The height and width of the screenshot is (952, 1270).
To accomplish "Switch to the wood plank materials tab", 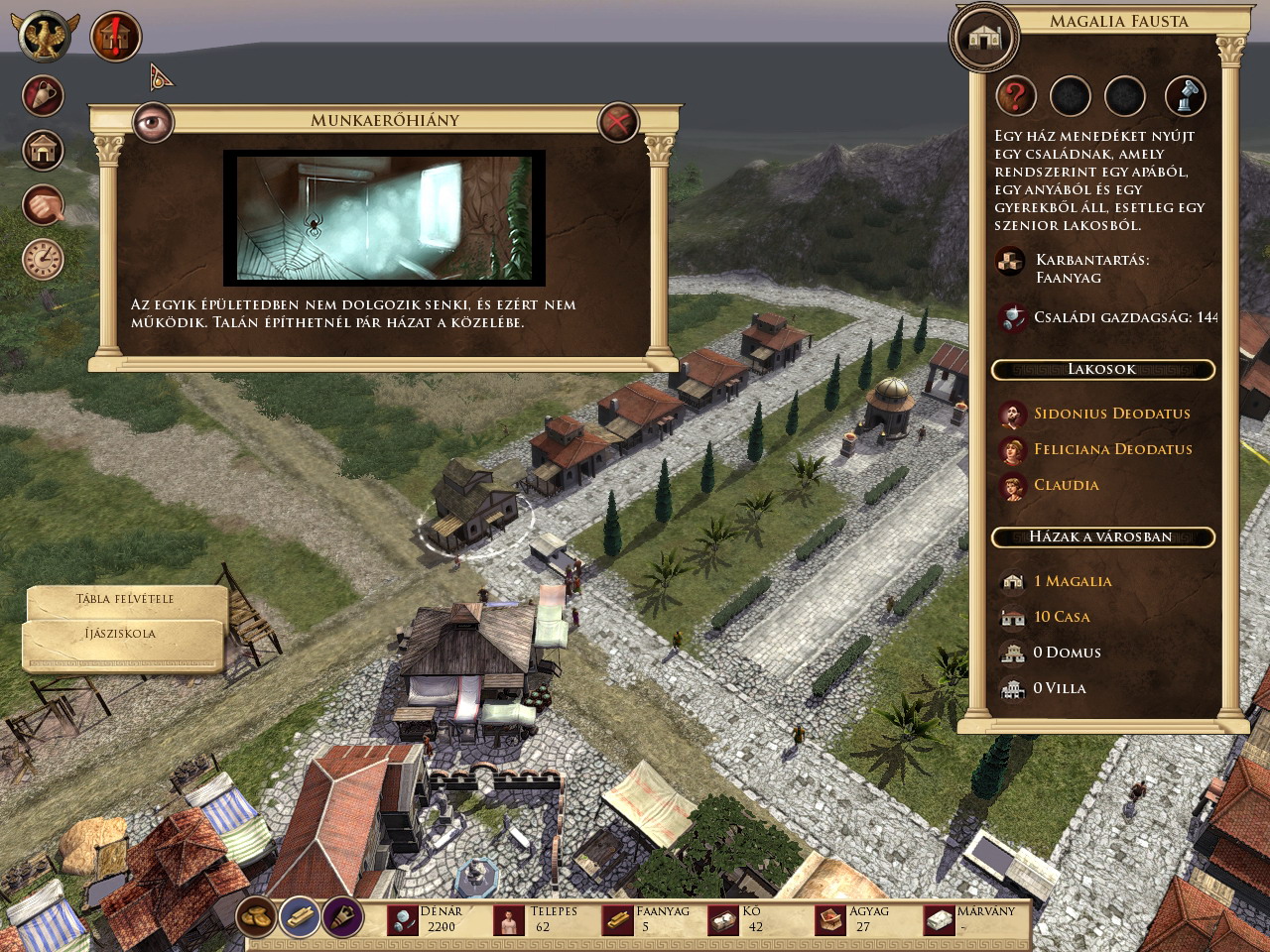I will [299, 917].
